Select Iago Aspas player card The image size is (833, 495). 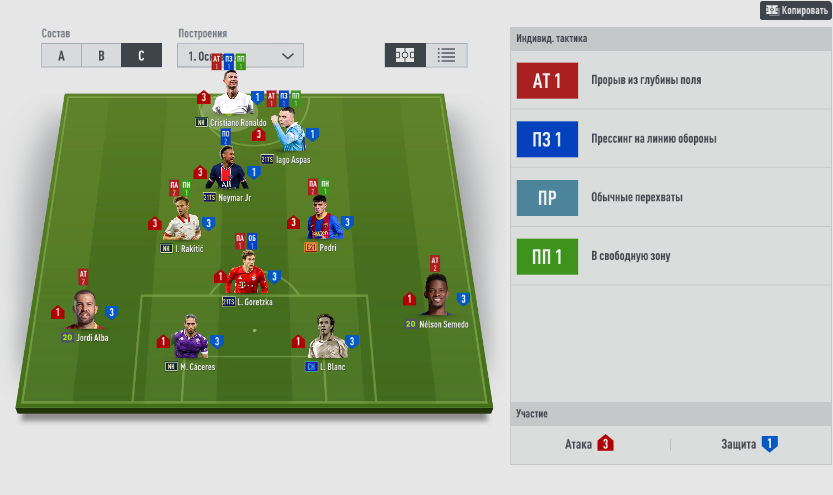pyautogui.click(x=286, y=135)
